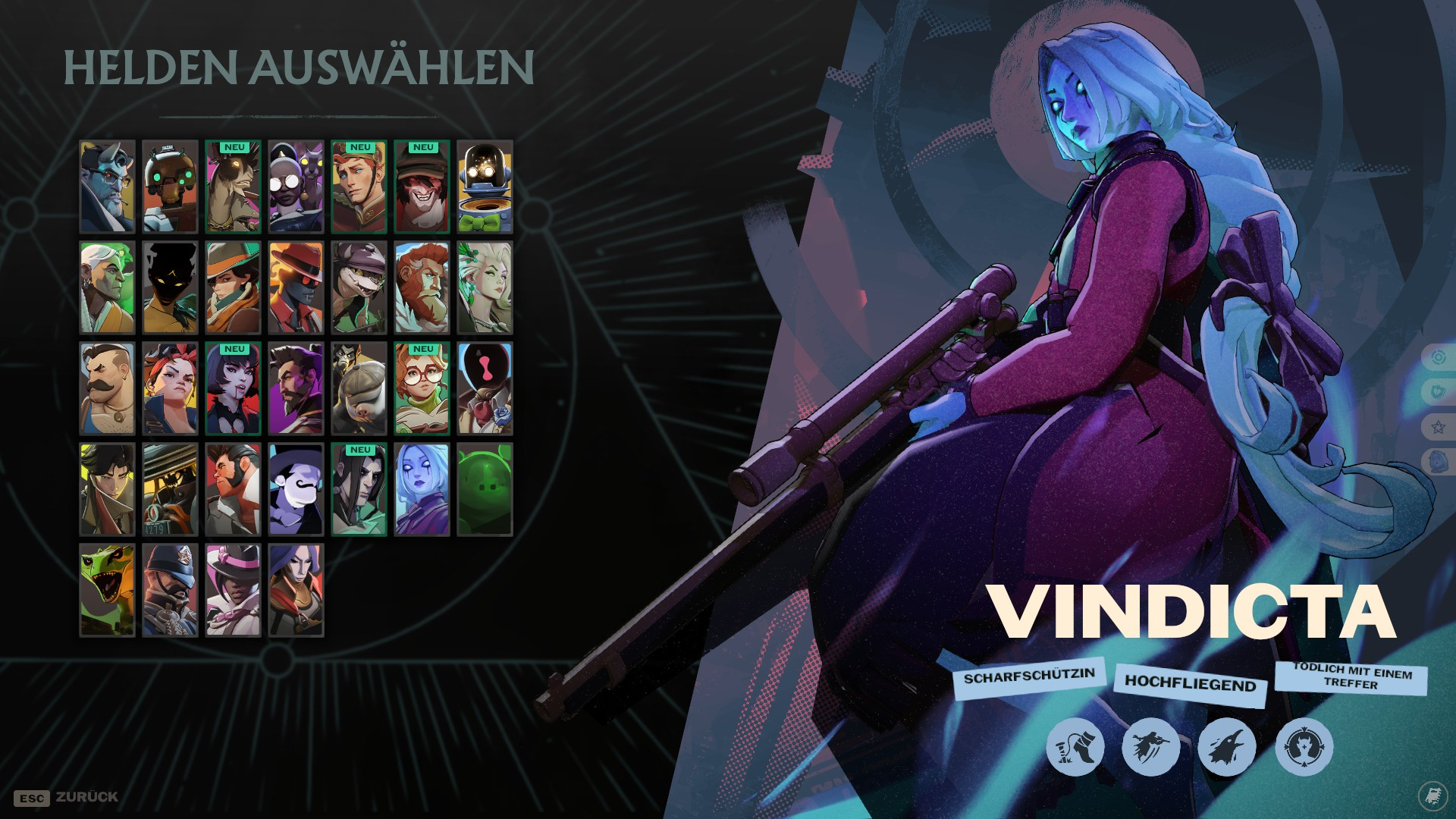Select the blue horned hero with glasses
The height and width of the screenshot is (819, 1456).
coord(107,187)
